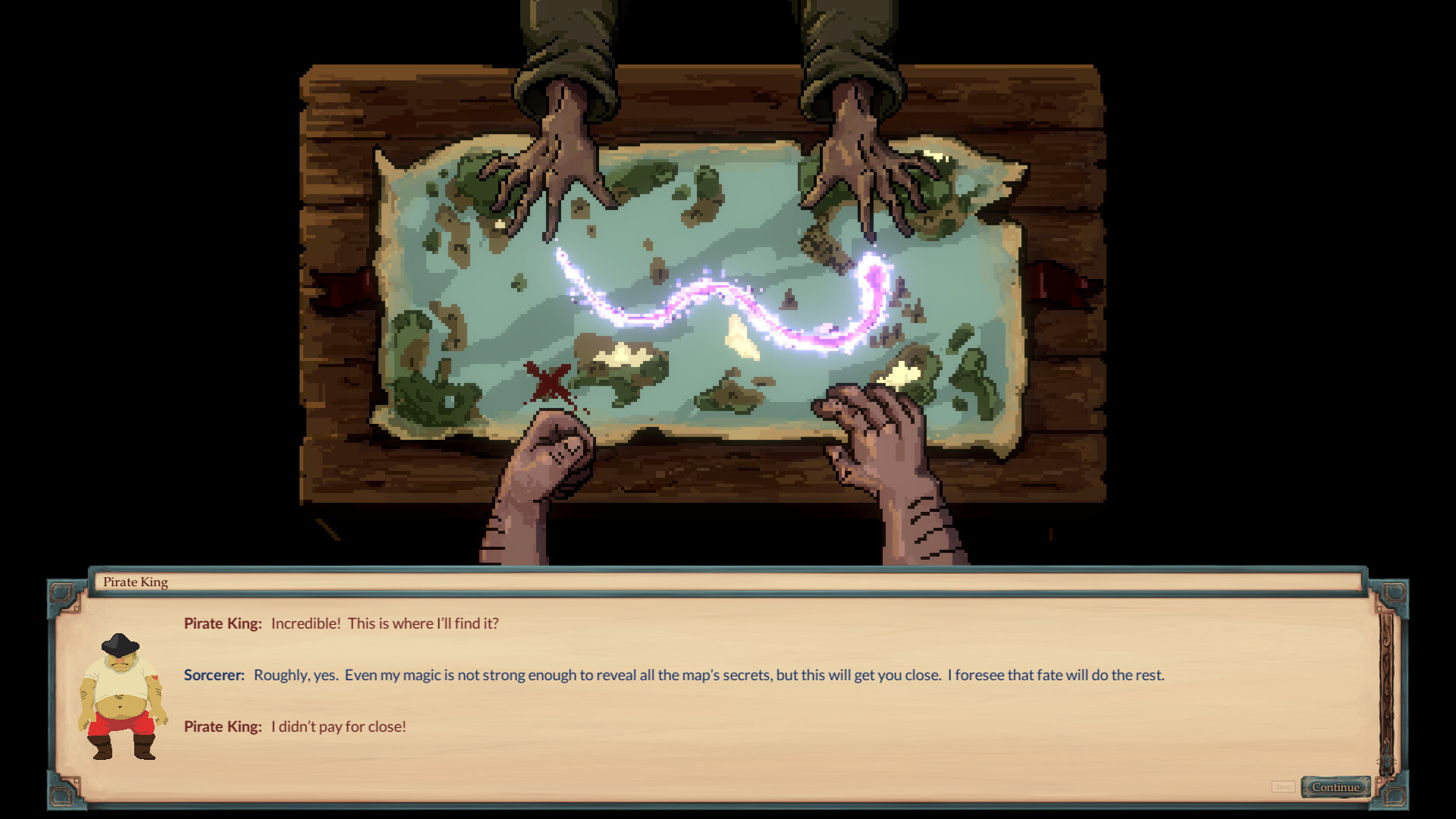Select the Pirate King character portrait
Screen dimensions: 1456x819
pyautogui.click(x=125, y=698)
